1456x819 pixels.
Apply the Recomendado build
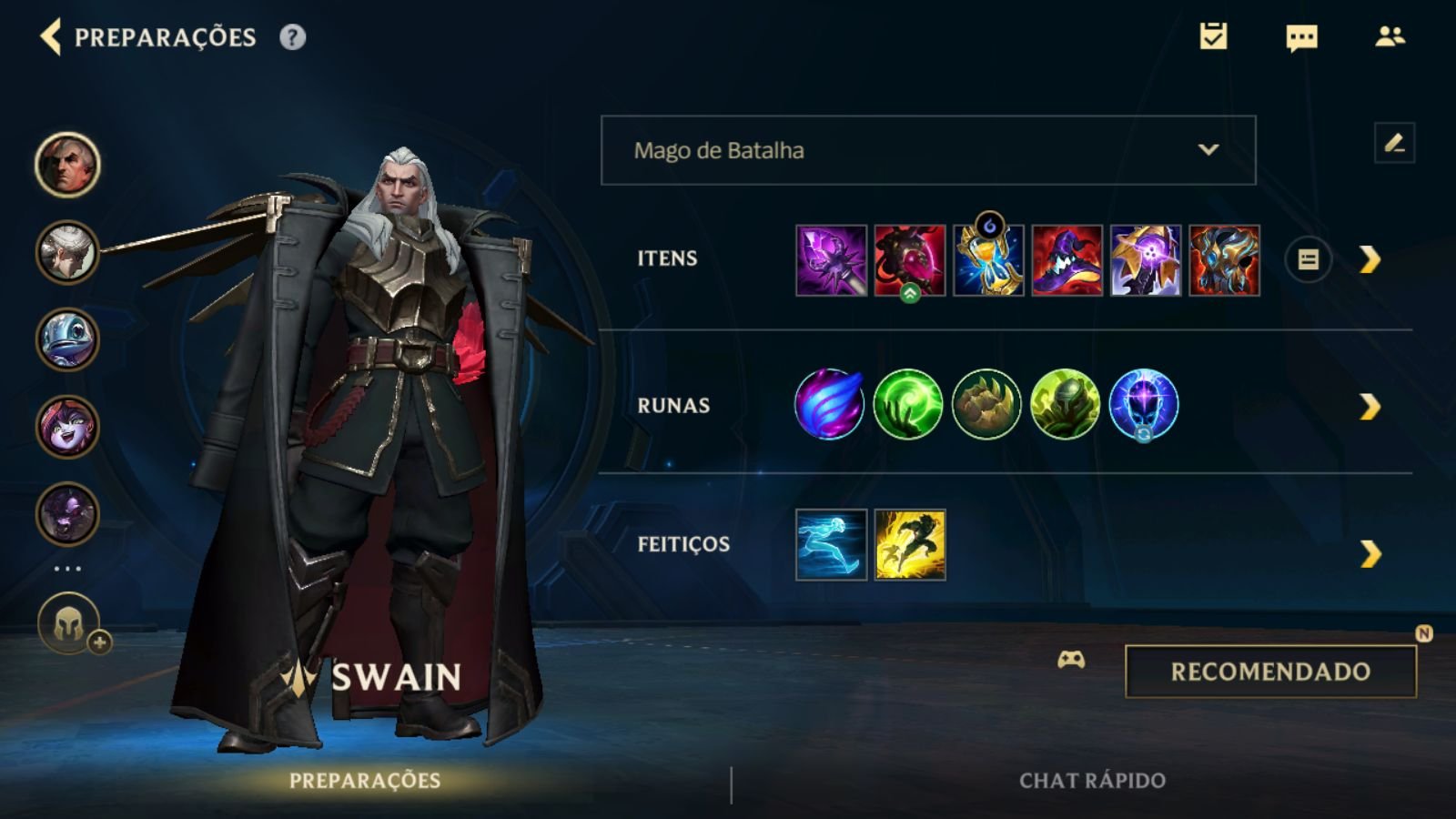click(x=1270, y=672)
